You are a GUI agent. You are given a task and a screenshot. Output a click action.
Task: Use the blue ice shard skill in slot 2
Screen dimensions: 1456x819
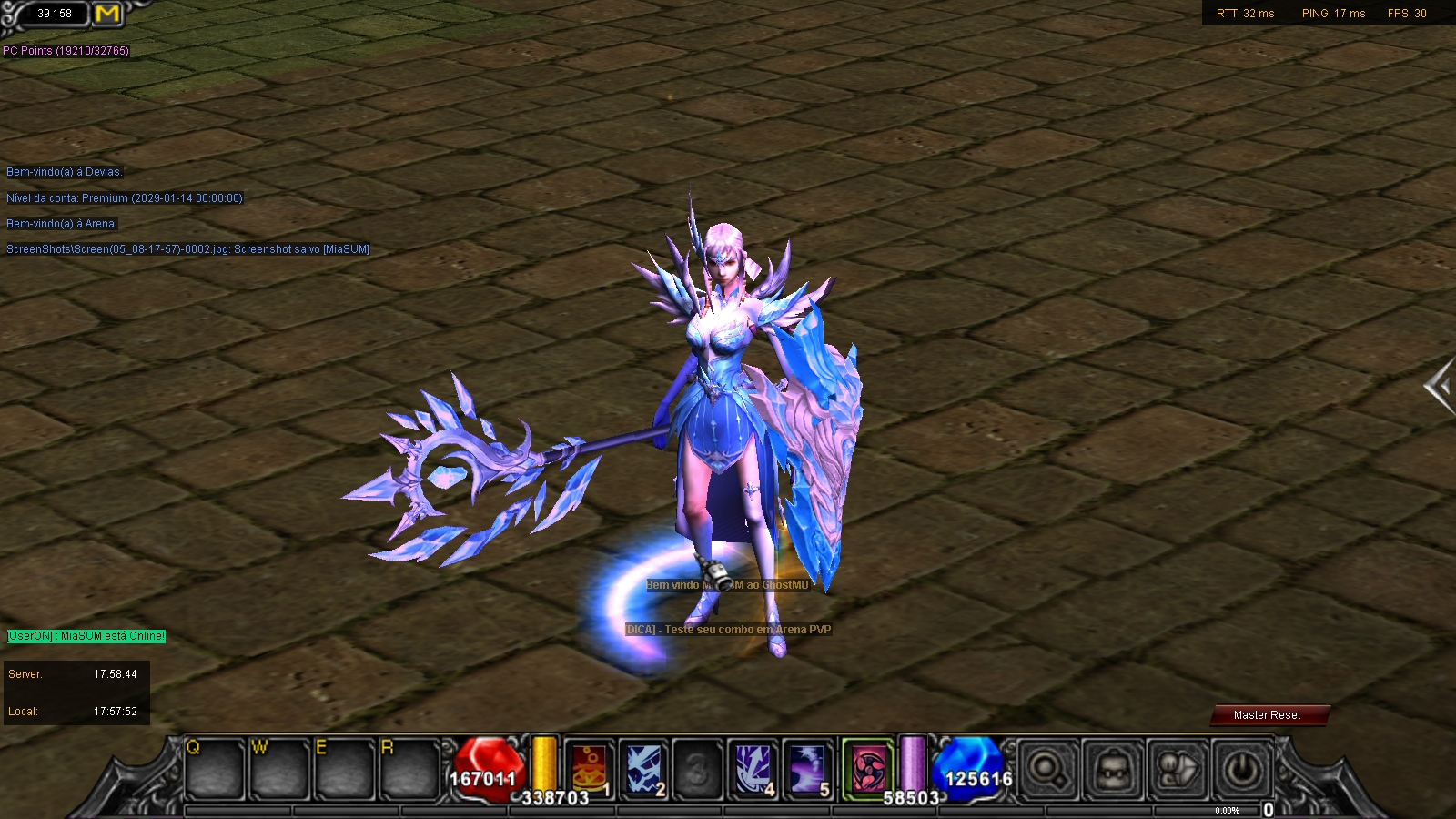pyautogui.click(x=644, y=769)
